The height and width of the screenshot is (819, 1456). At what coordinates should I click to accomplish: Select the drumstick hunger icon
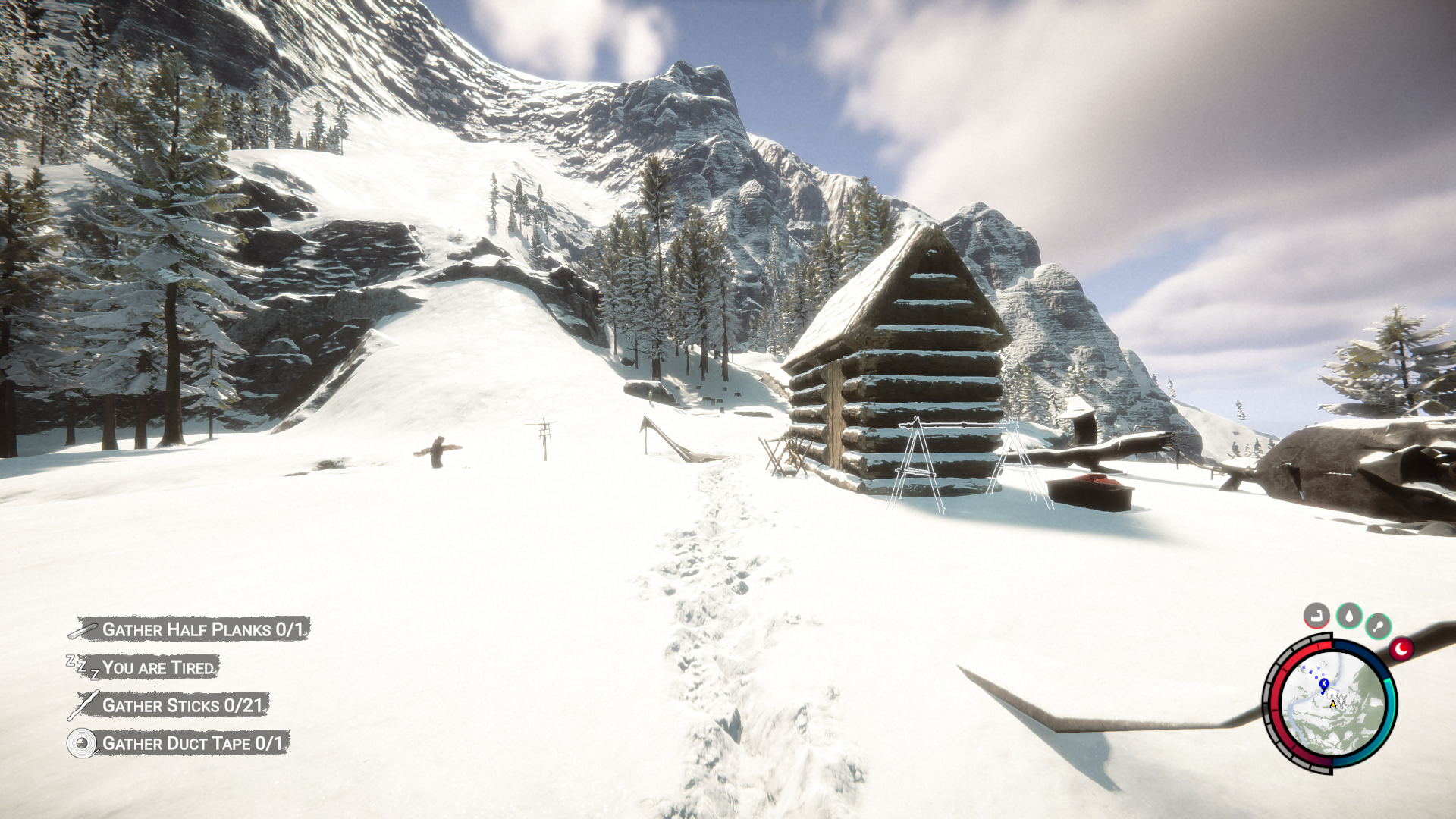coord(1378,626)
